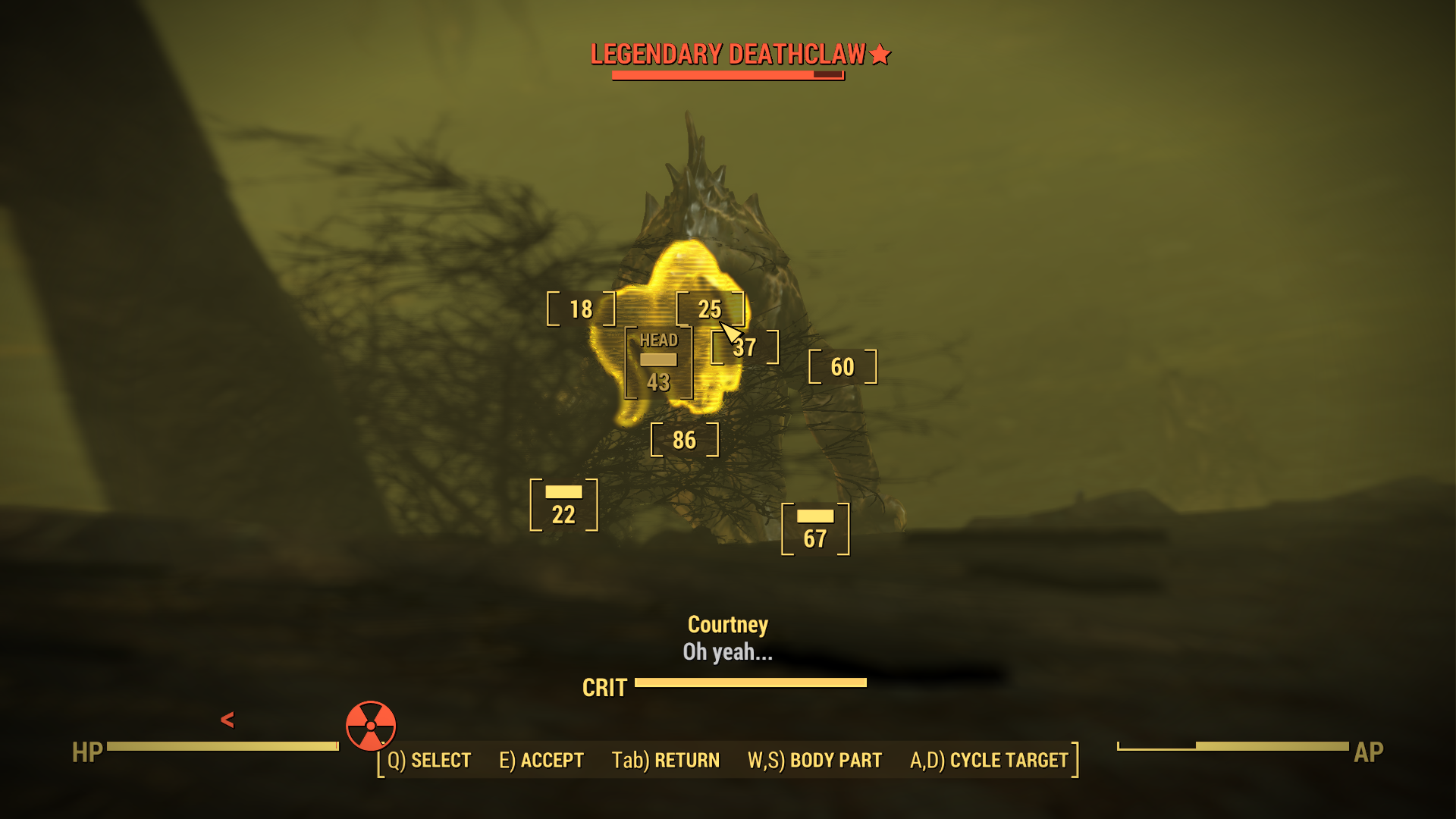
Task: Target the 67 percent limb
Action: tap(815, 529)
